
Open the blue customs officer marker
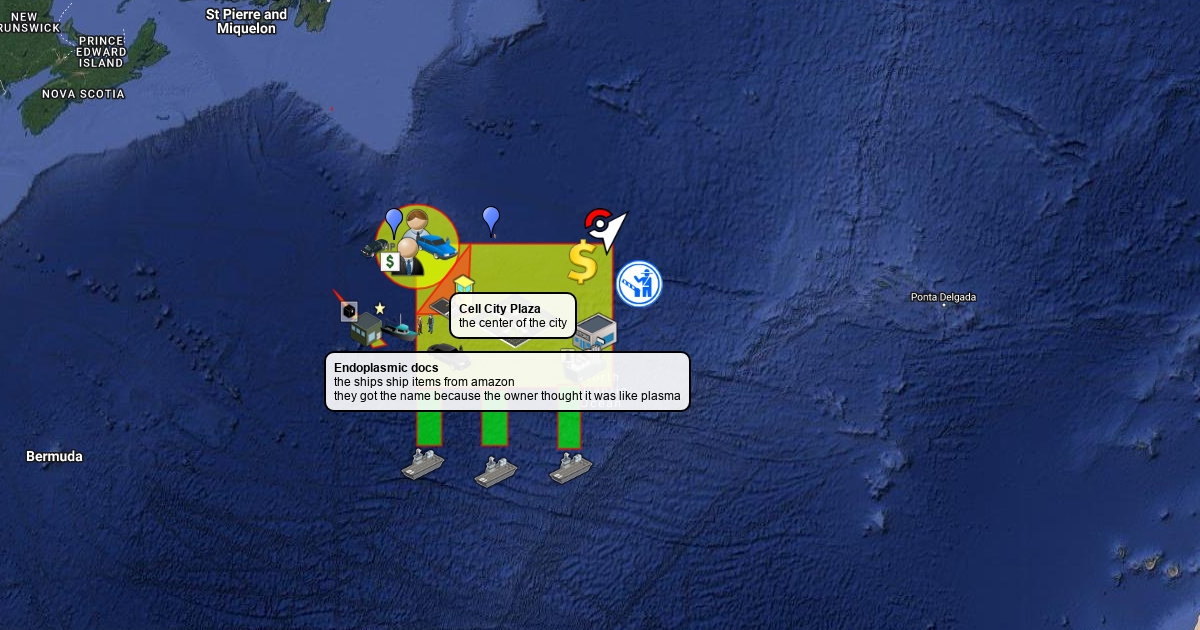pos(638,284)
